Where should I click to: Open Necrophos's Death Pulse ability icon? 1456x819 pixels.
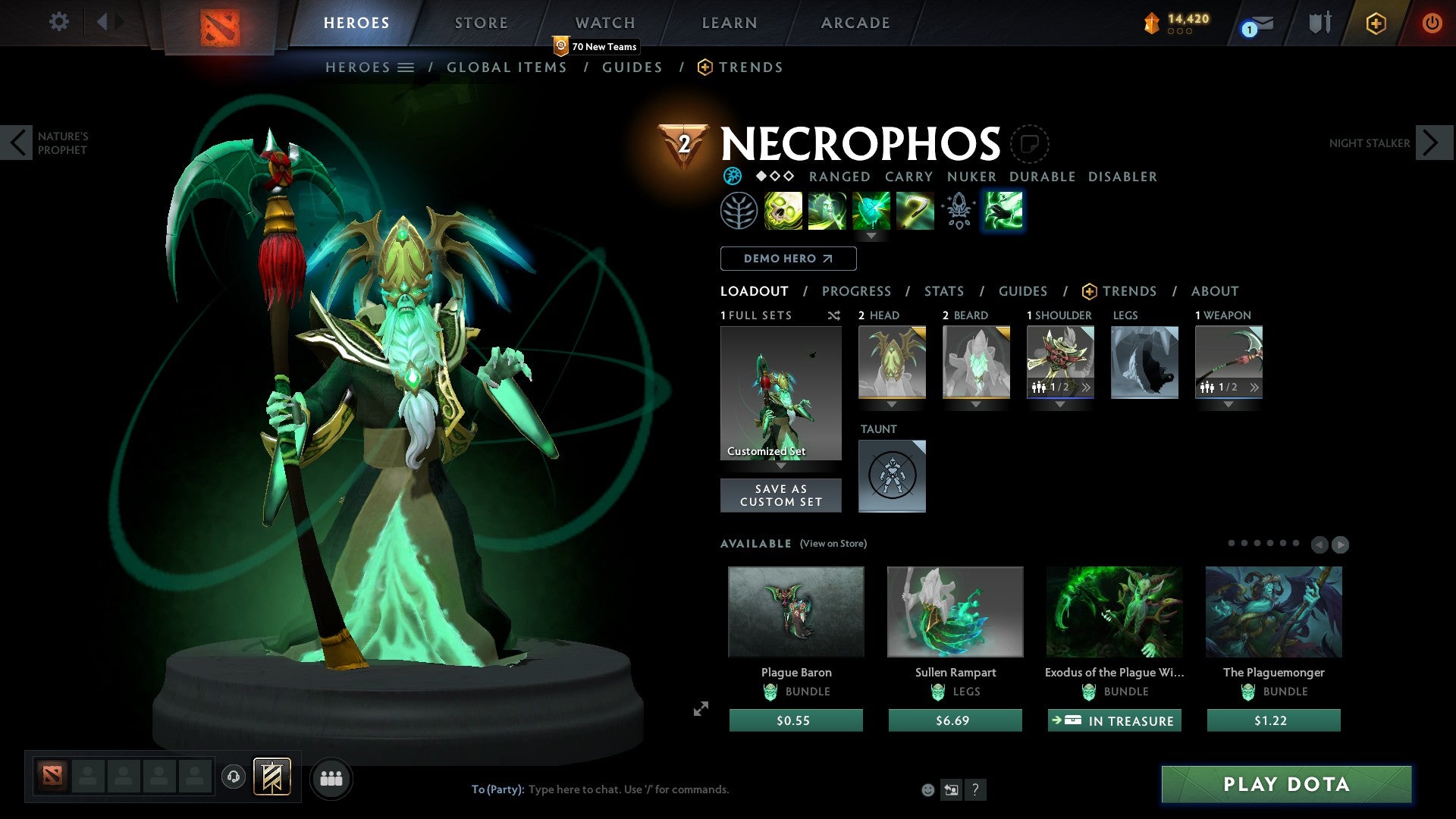783,211
